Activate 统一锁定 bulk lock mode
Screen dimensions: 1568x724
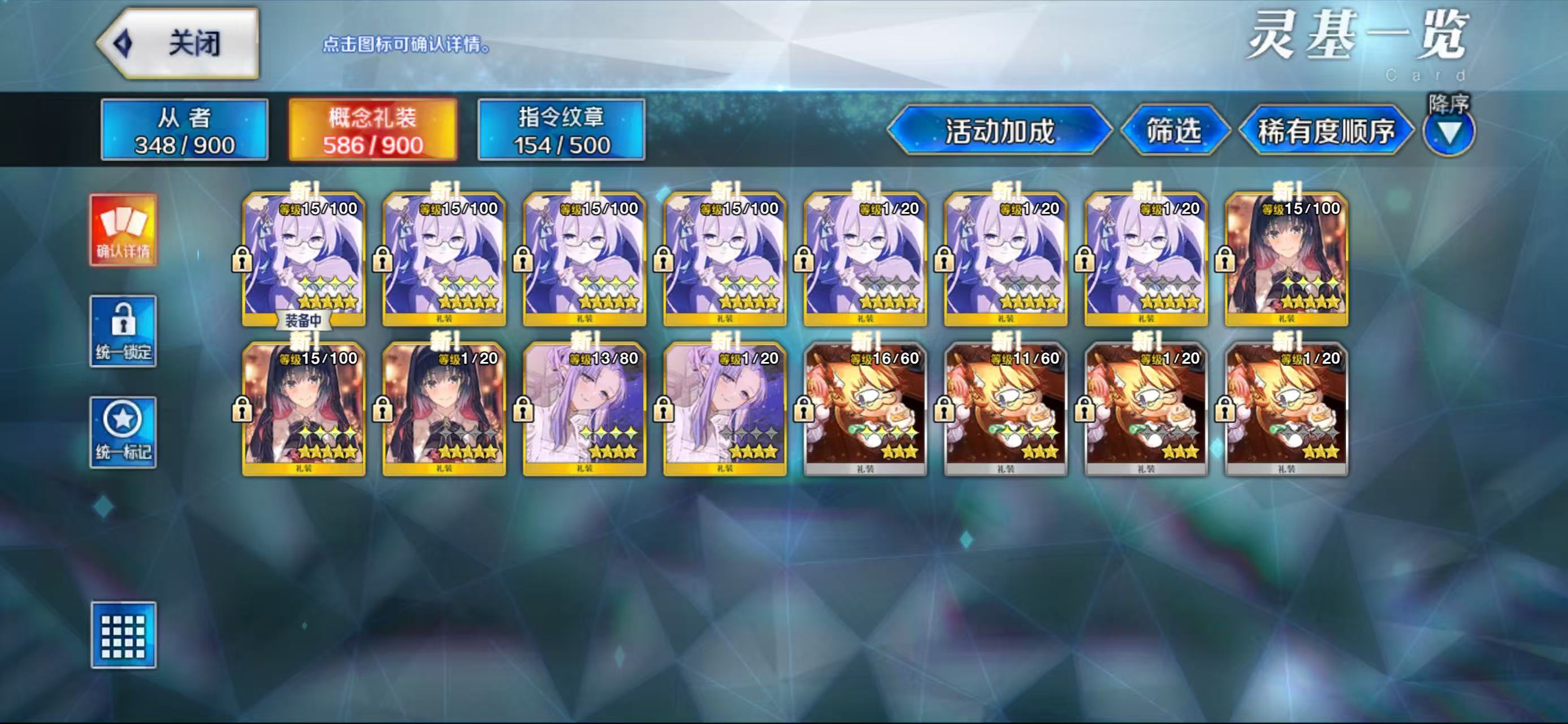tap(124, 331)
